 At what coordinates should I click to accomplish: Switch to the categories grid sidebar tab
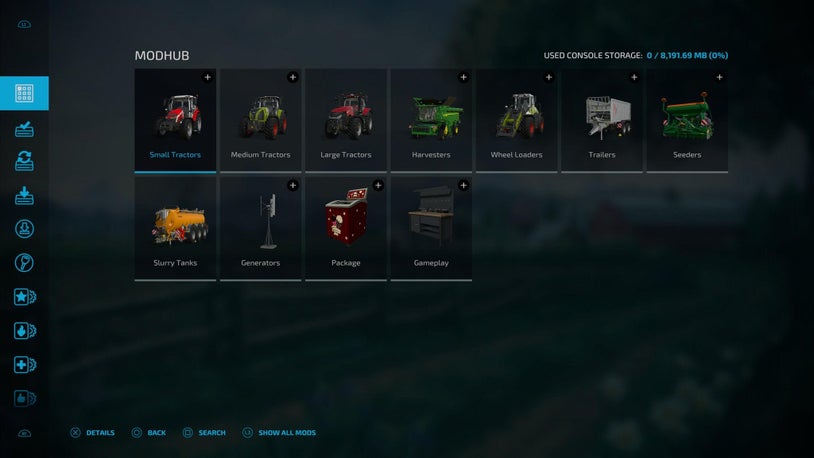coord(25,94)
